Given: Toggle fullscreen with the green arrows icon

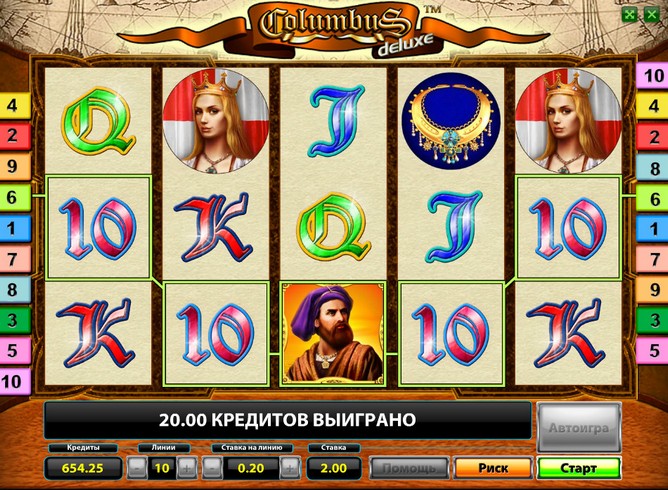Looking at the screenshot, I should [628, 15].
